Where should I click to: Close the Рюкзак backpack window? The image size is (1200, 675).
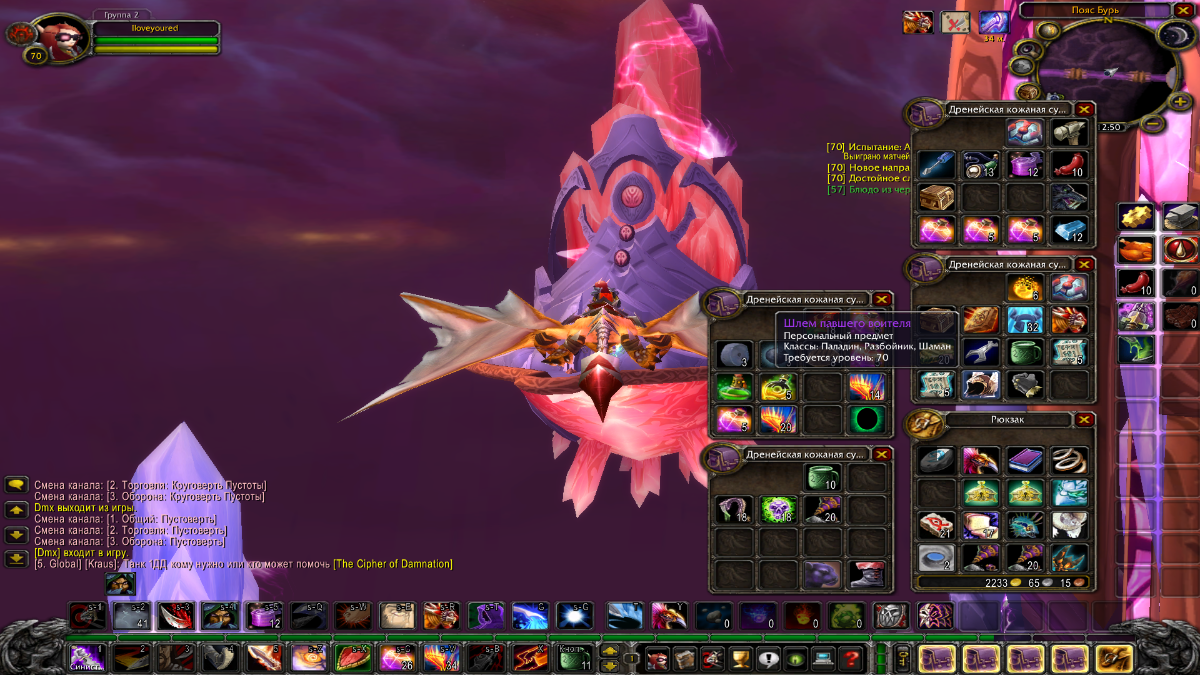click(x=1084, y=420)
